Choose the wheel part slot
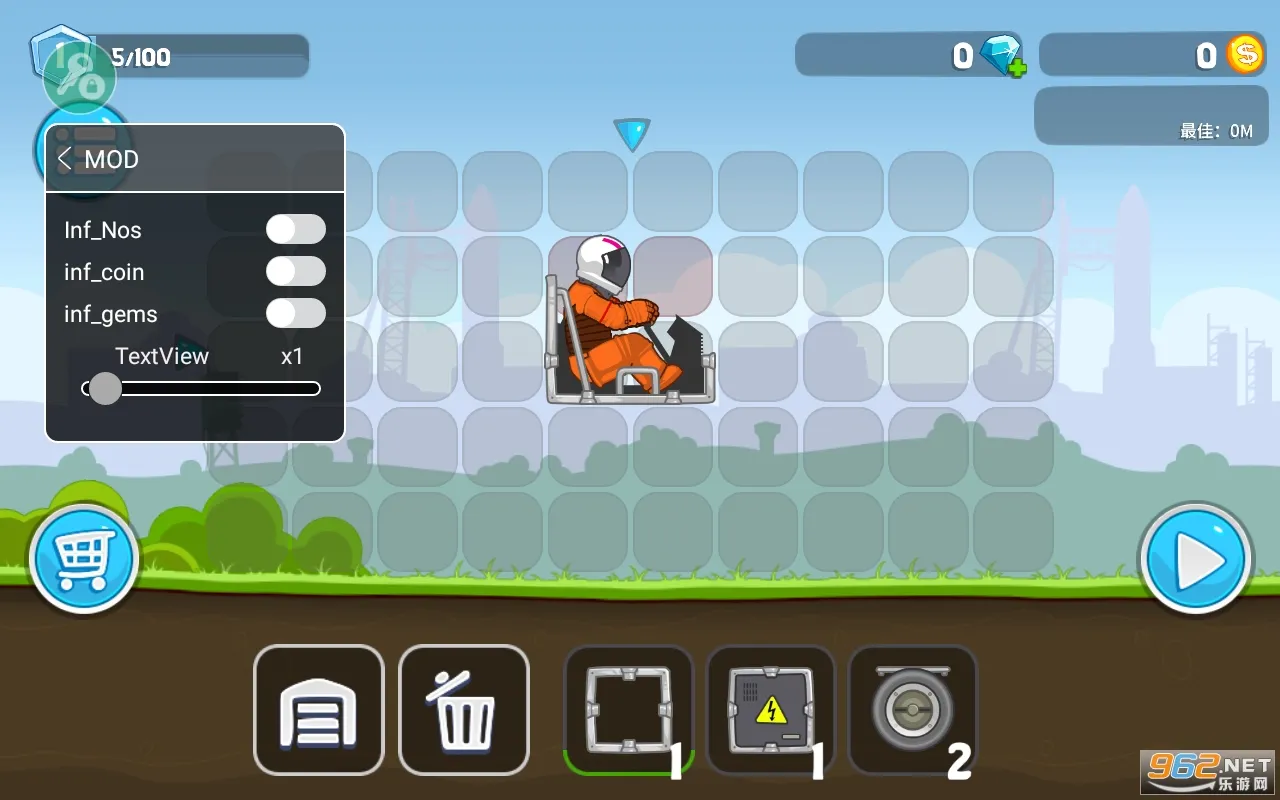The height and width of the screenshot is (800, 1280). pos(911,710)
